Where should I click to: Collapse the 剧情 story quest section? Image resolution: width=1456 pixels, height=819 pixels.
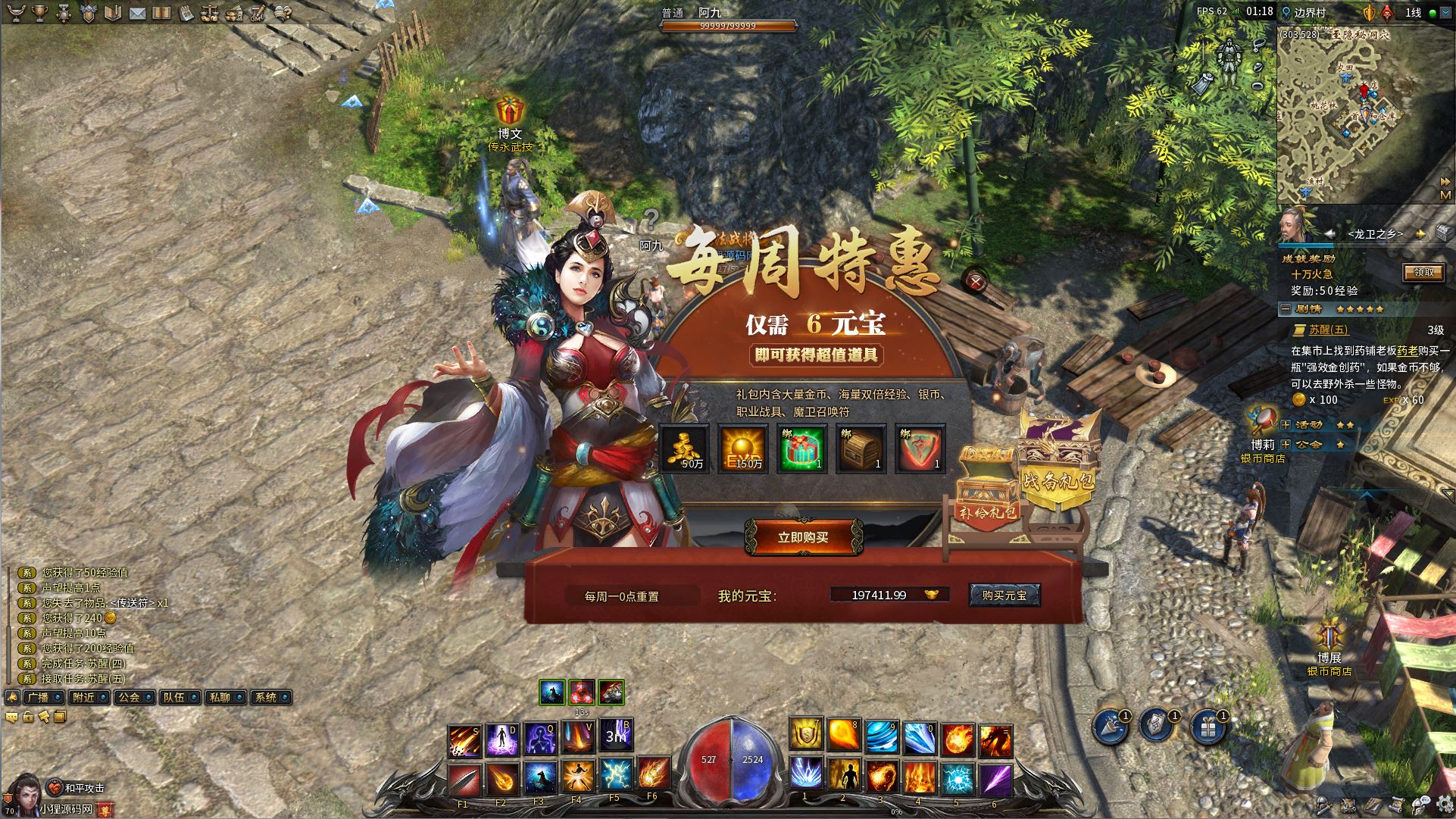1286,309
